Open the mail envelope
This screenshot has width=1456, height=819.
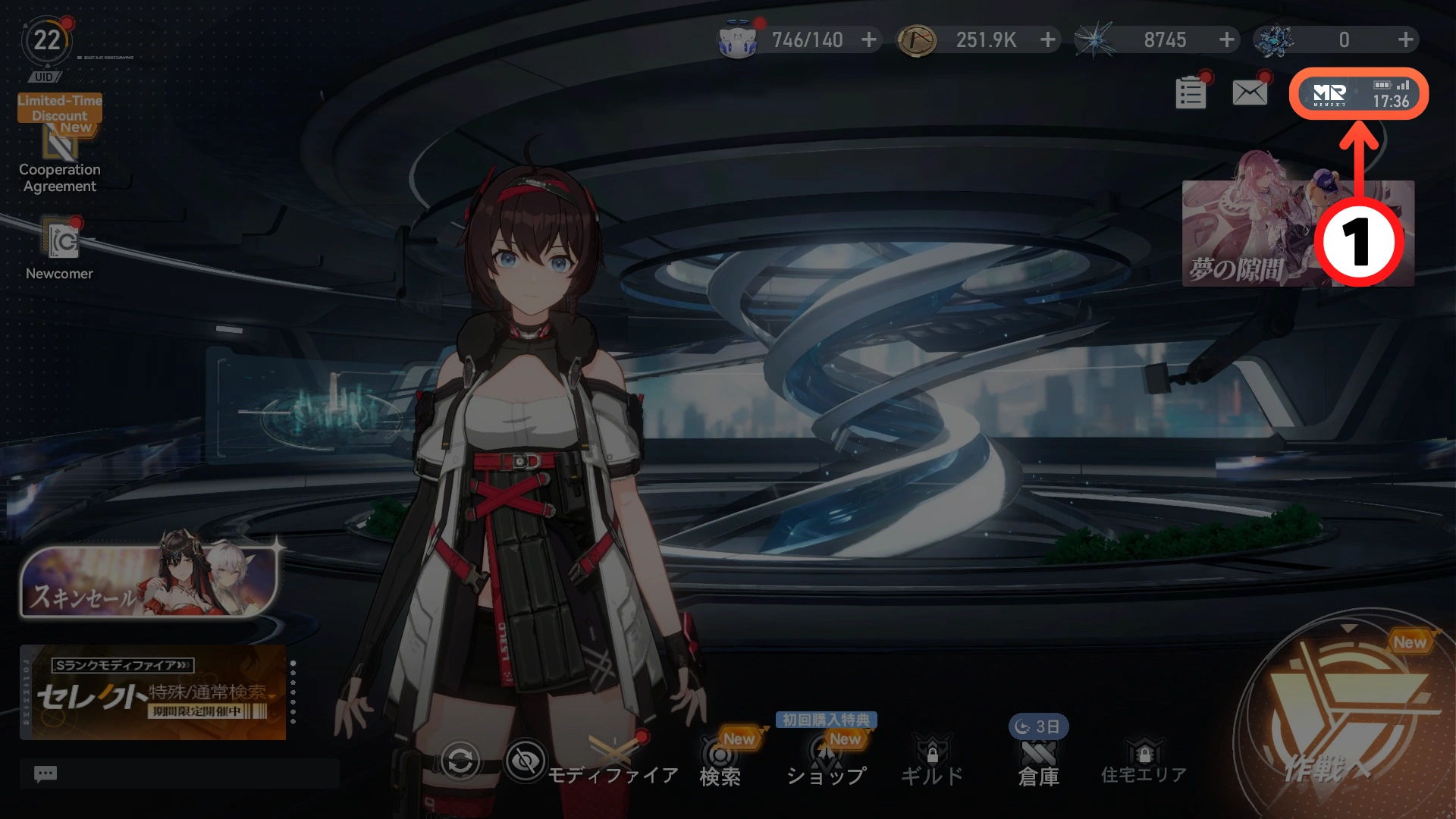1250,93
